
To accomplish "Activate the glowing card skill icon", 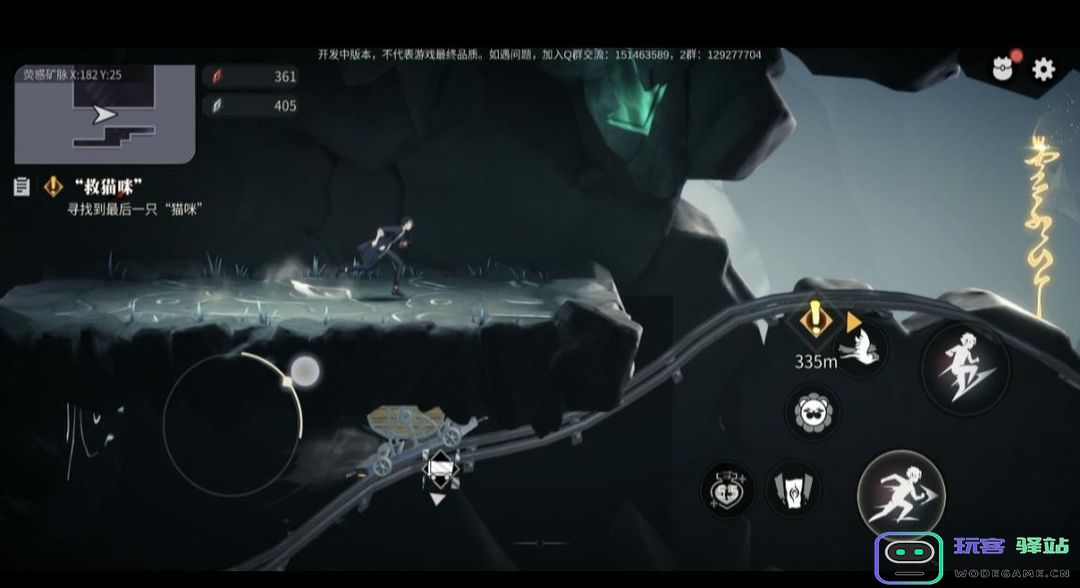I will point(793,490).
